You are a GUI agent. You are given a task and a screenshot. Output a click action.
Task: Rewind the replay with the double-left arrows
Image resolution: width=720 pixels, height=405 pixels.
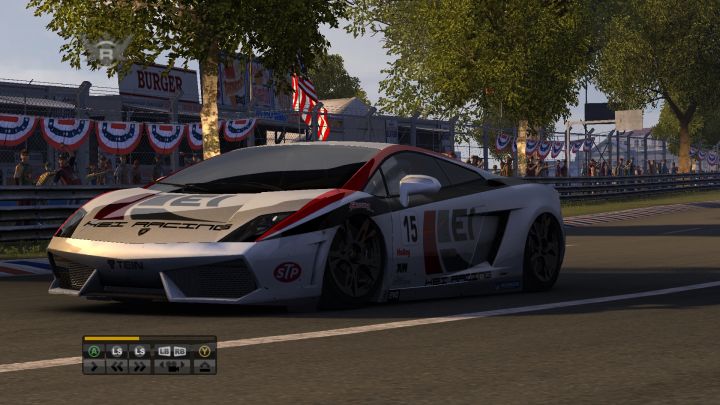click(117, 366)
